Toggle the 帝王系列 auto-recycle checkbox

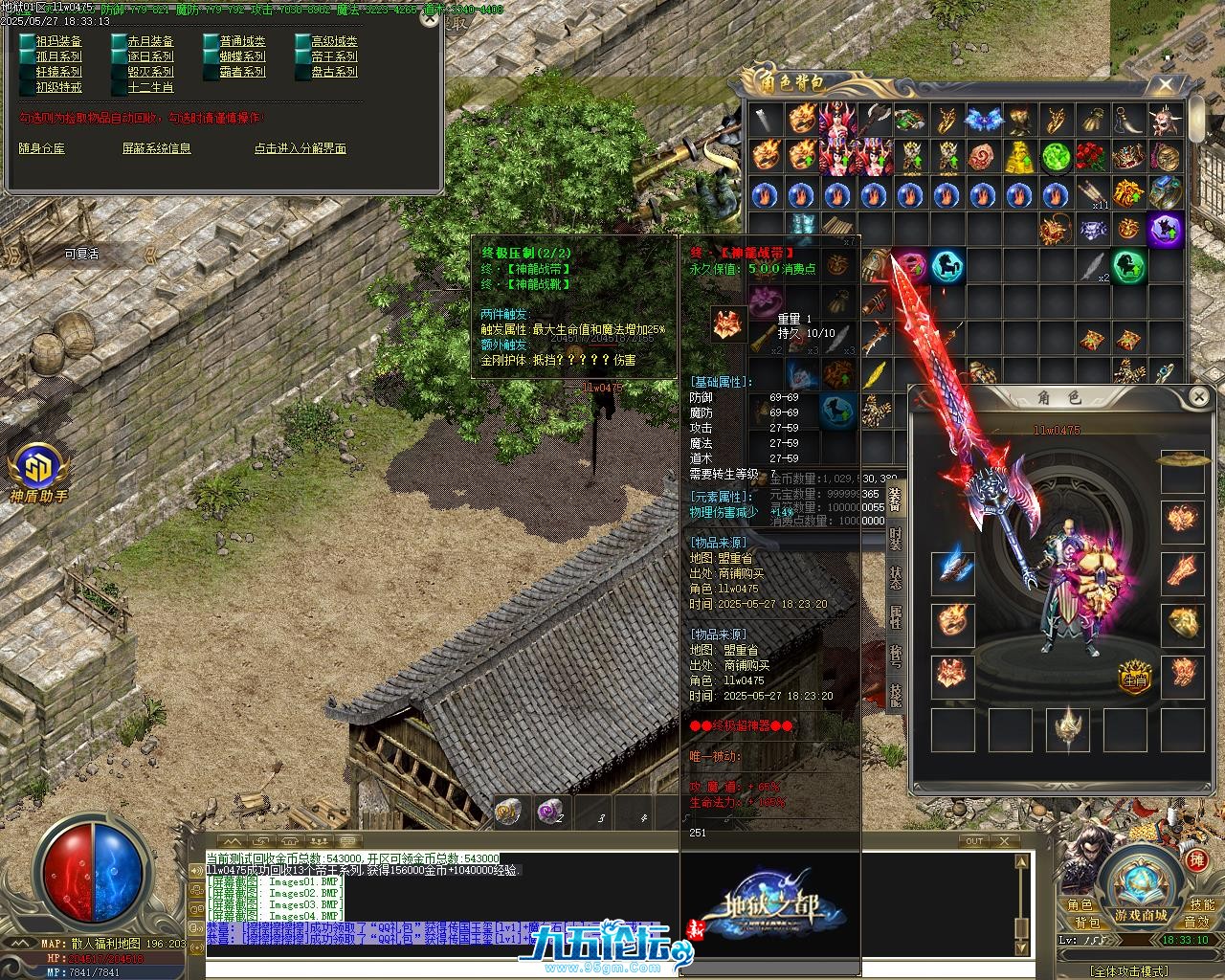click(x=302, y=56)
